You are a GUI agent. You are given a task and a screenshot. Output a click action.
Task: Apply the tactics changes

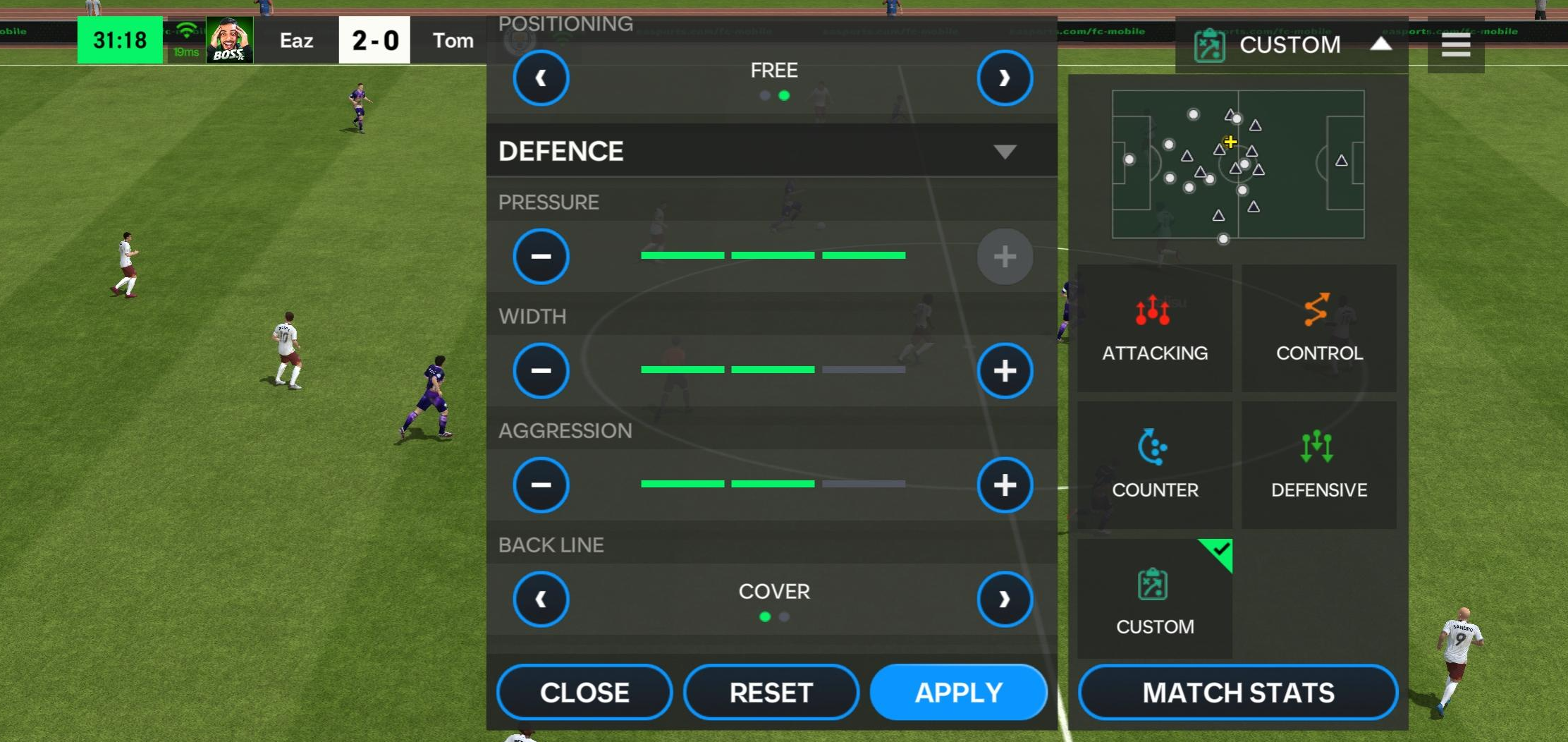[x=959, y=692]
